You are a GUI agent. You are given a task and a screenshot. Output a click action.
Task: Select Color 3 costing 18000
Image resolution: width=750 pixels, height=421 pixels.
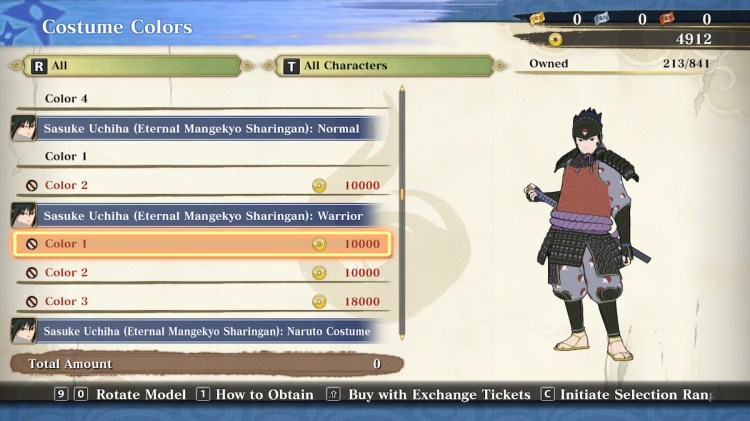click(x=200, y=302)
